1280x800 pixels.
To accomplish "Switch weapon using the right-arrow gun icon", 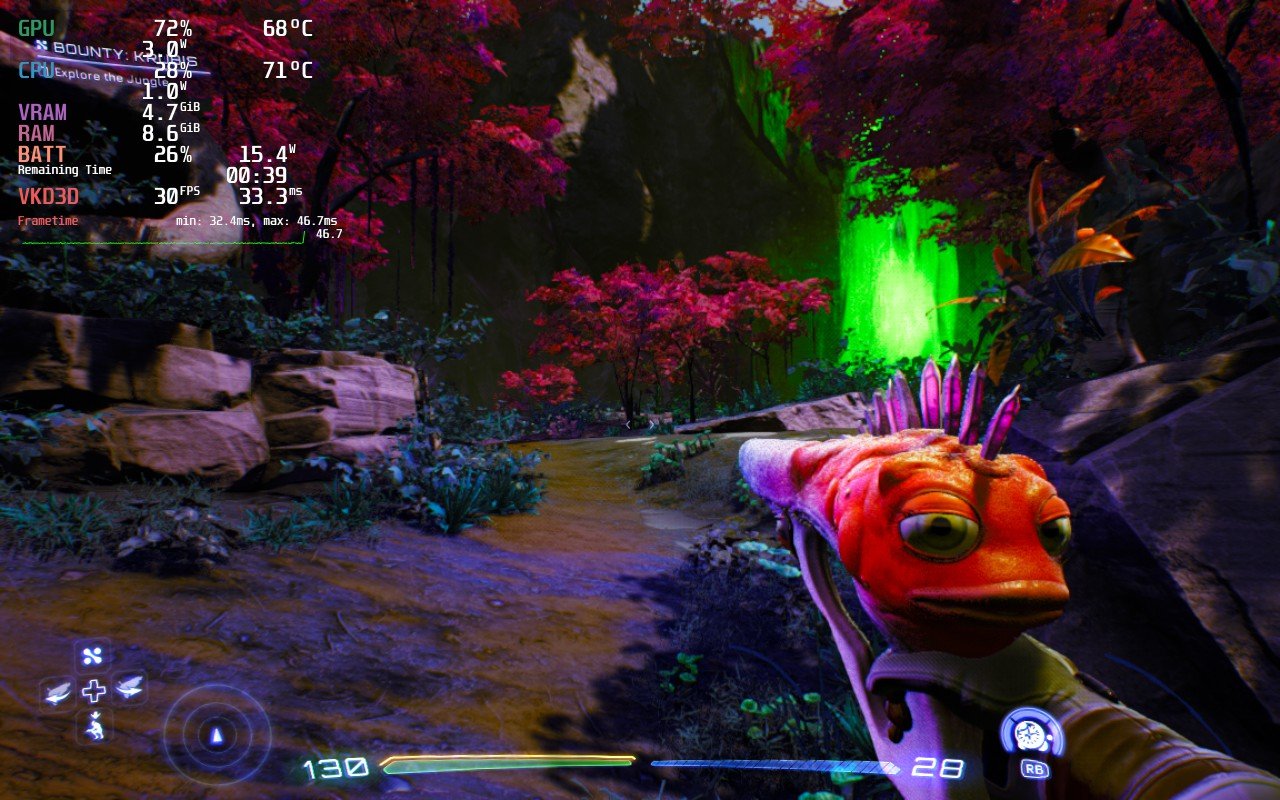I will click(129, 687).
